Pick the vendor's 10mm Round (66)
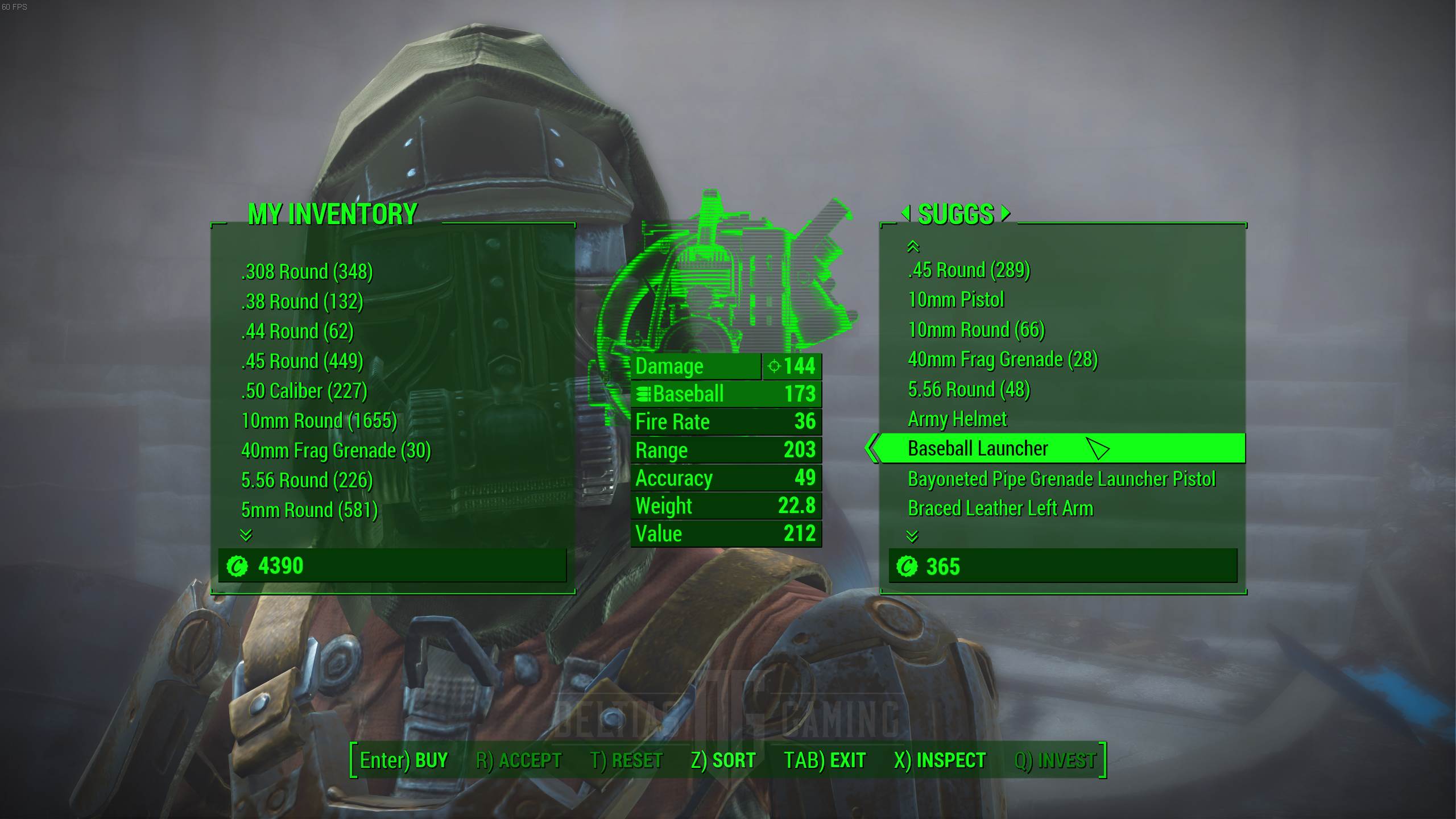Image resolution: width=1456 pixels, height=819 pixels. pyautogui.click(x=976, y=330)
